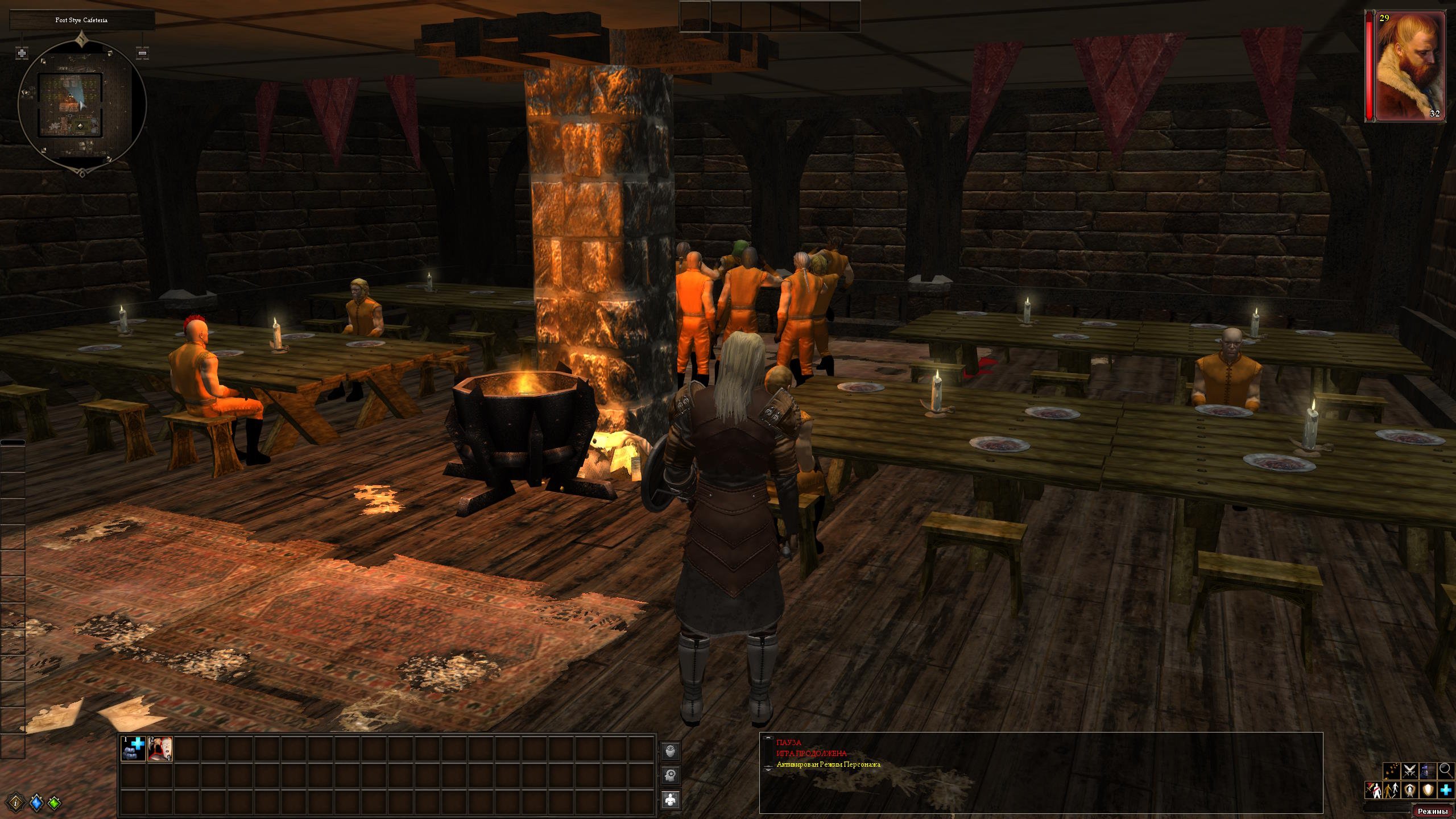1456x819 pixels.
Task: Zoom out the minimap with minus button
Action: (x=143, y=53)
